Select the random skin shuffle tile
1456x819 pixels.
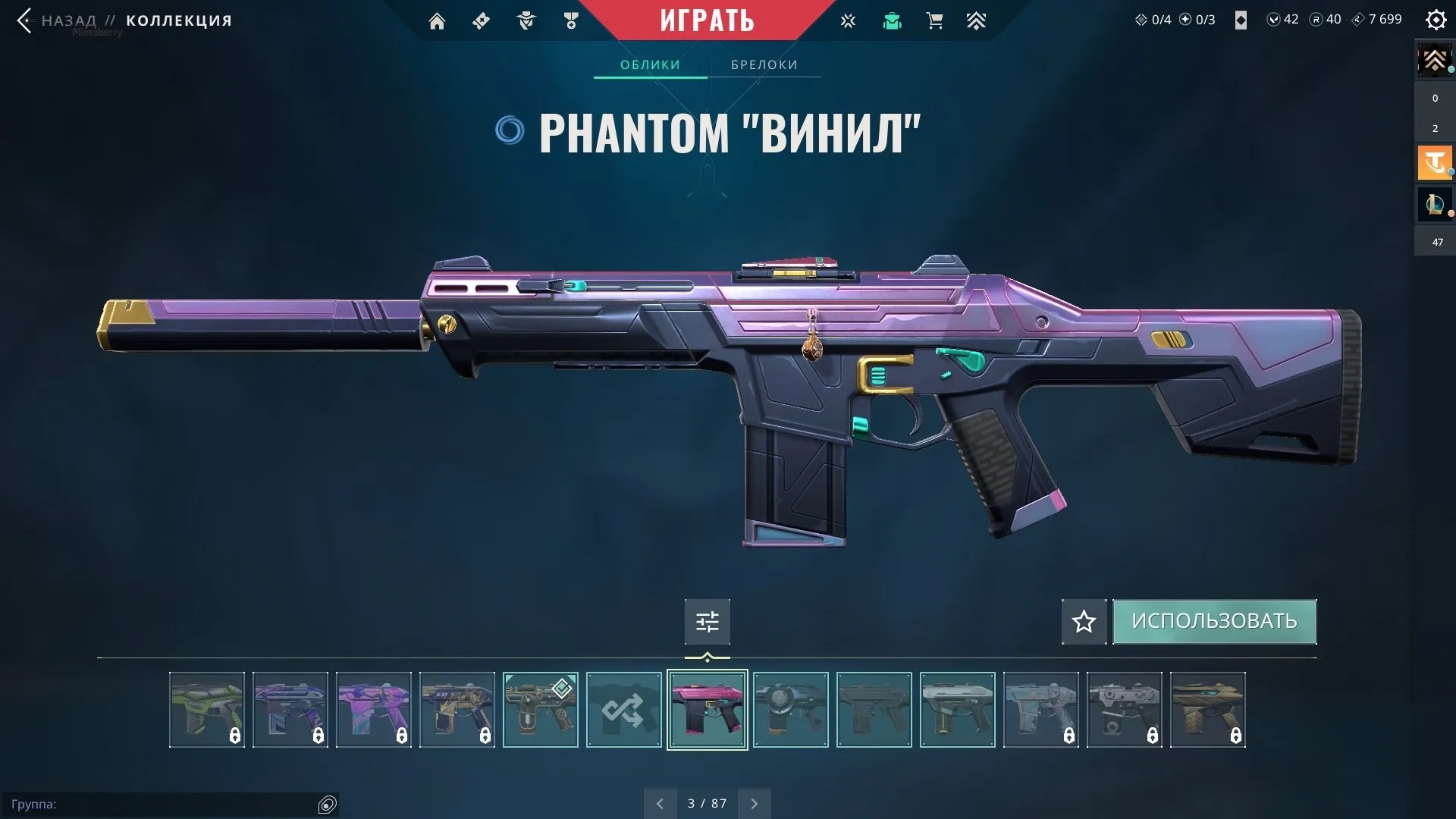pyautogui.click(x=623, y=710)
